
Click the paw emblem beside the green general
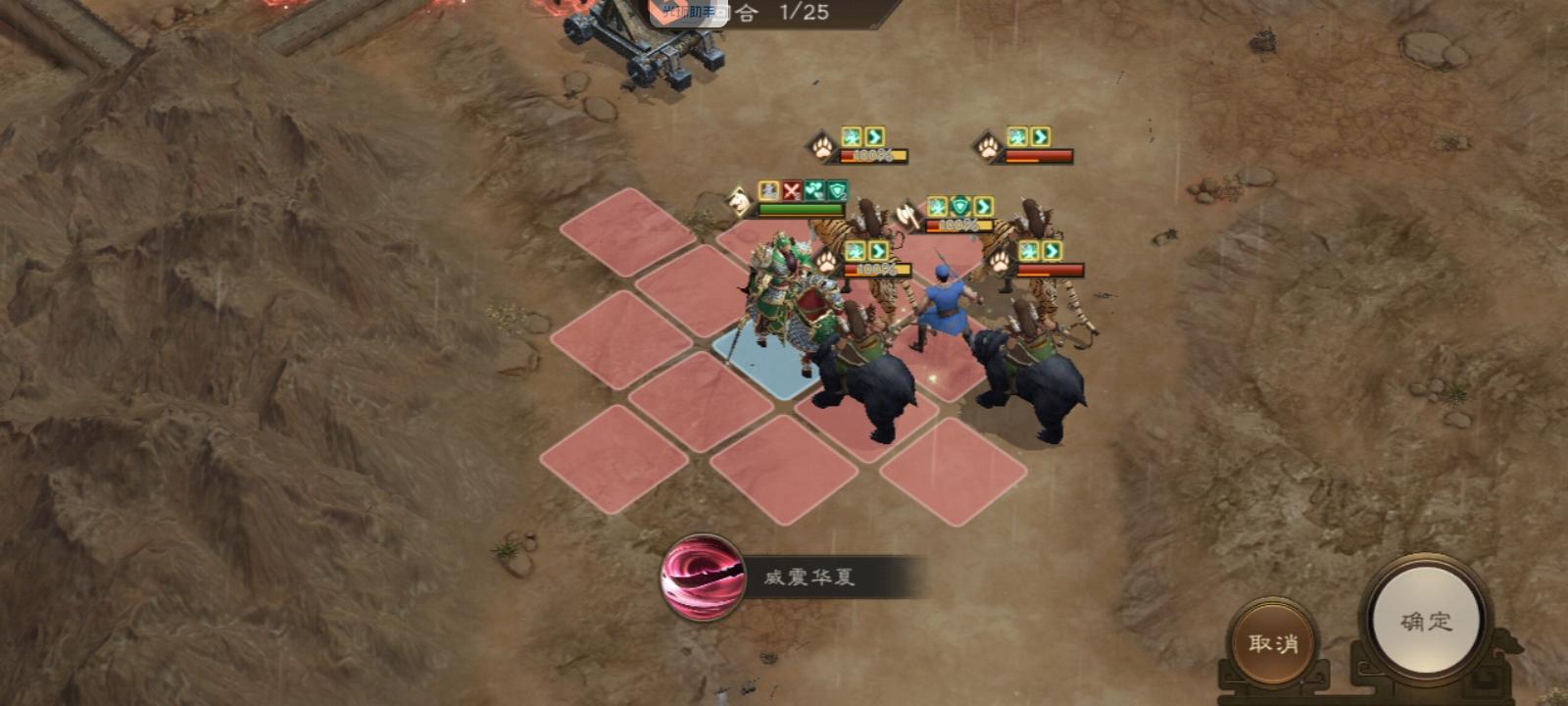[x=825, y=261]
